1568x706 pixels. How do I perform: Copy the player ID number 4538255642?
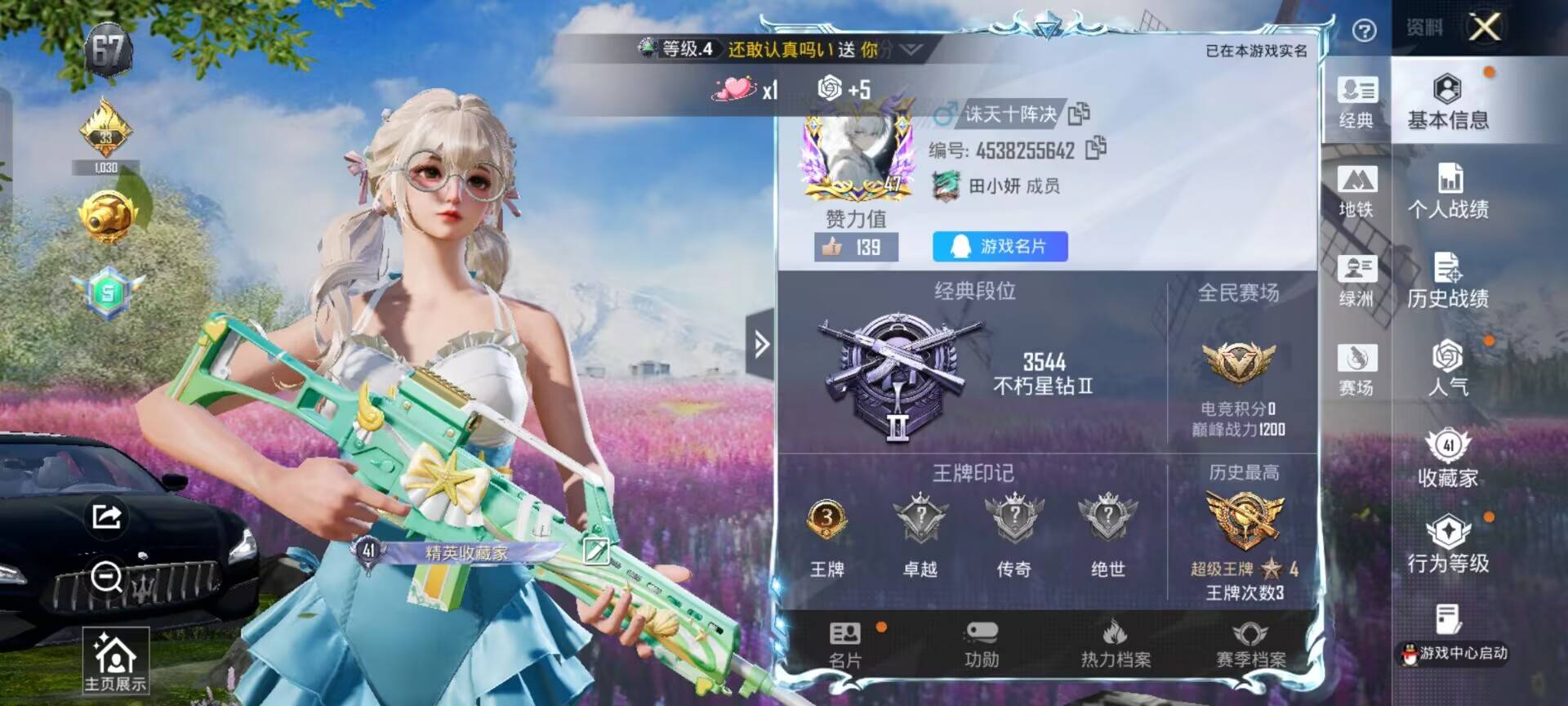[x=1096, y=149]
